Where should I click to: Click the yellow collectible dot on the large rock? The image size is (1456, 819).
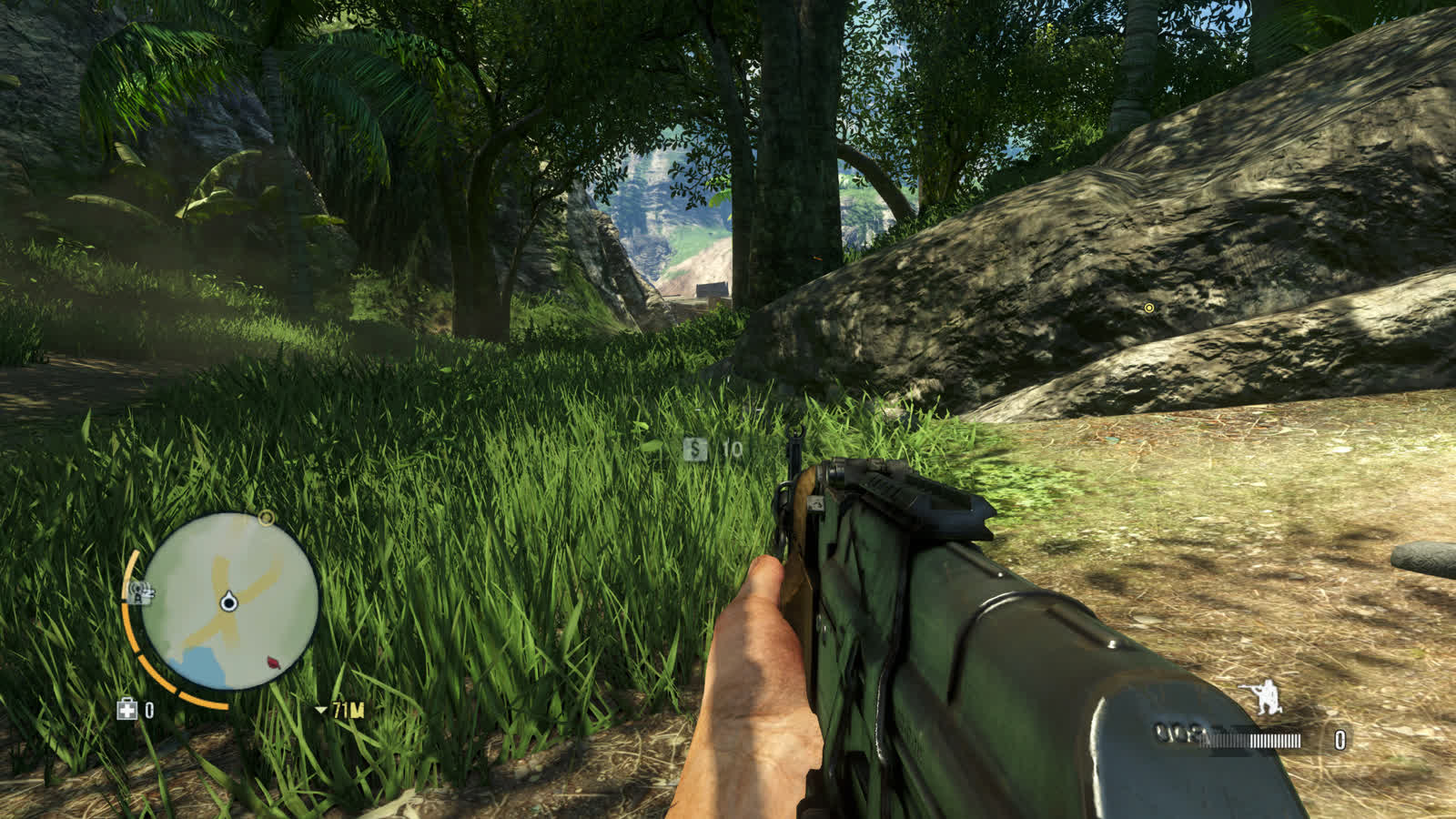tap(1148, 308)
